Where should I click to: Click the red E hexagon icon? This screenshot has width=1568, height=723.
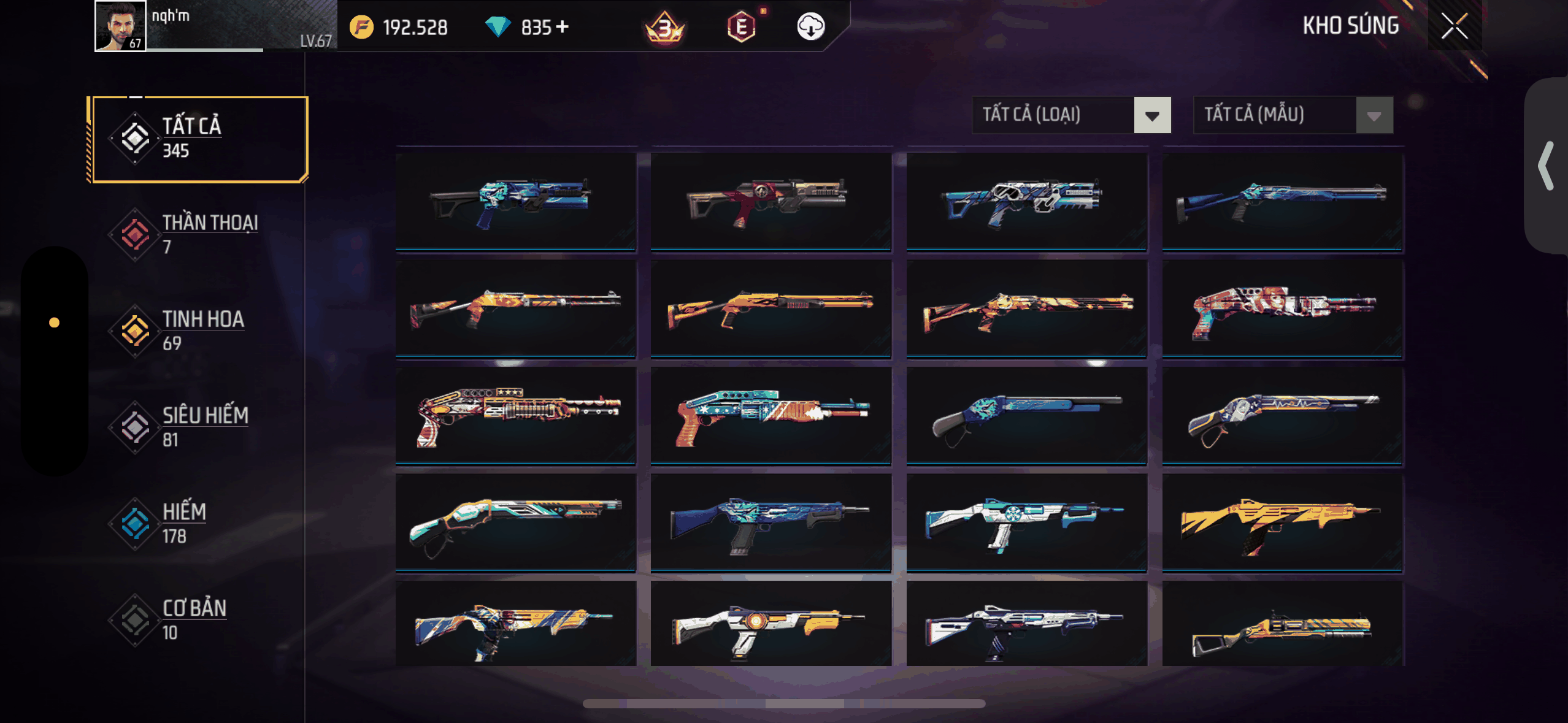click(x=741, y=27)
